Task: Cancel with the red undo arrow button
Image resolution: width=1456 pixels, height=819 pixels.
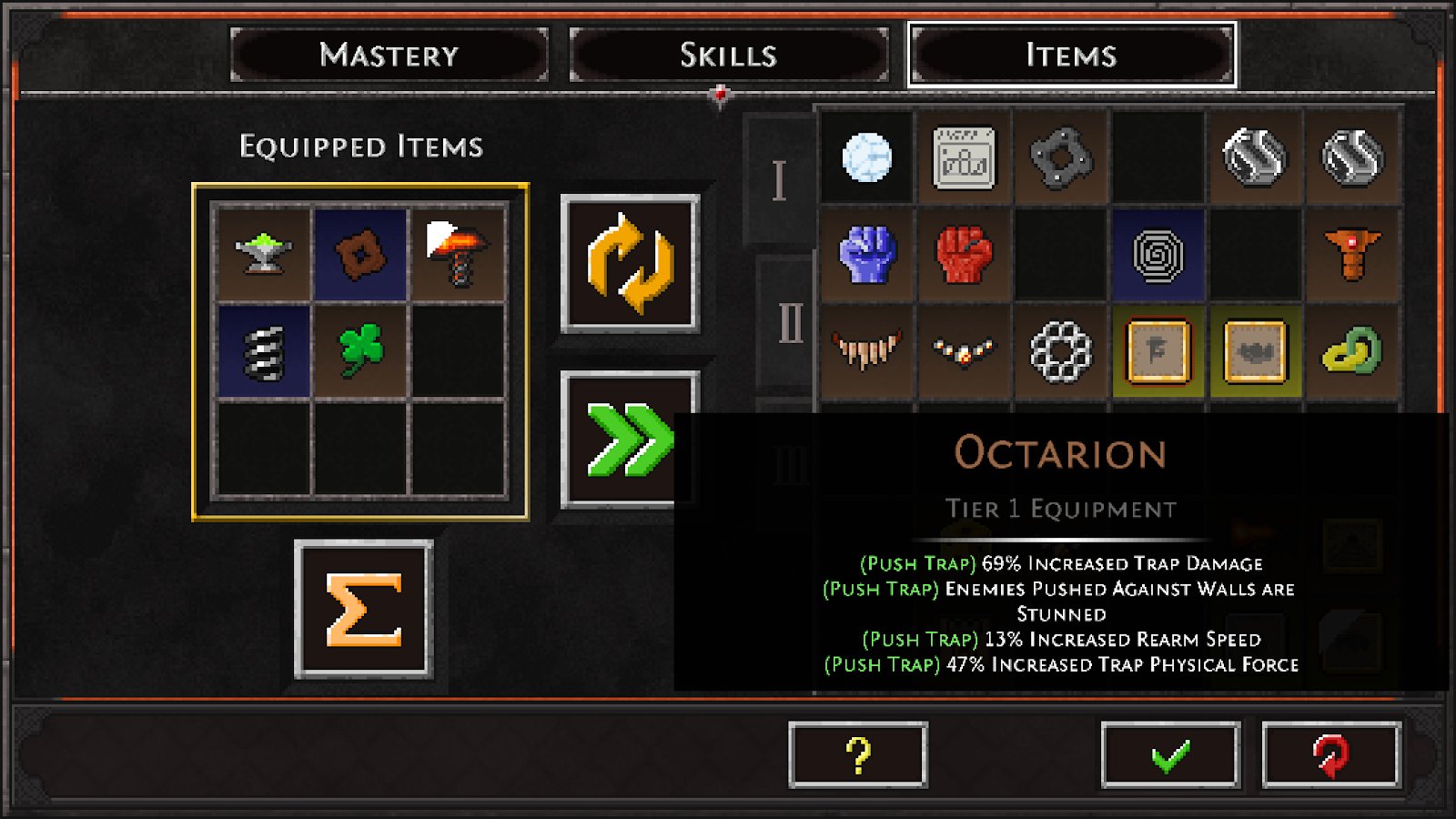Action: click(x=1330, y=754)
